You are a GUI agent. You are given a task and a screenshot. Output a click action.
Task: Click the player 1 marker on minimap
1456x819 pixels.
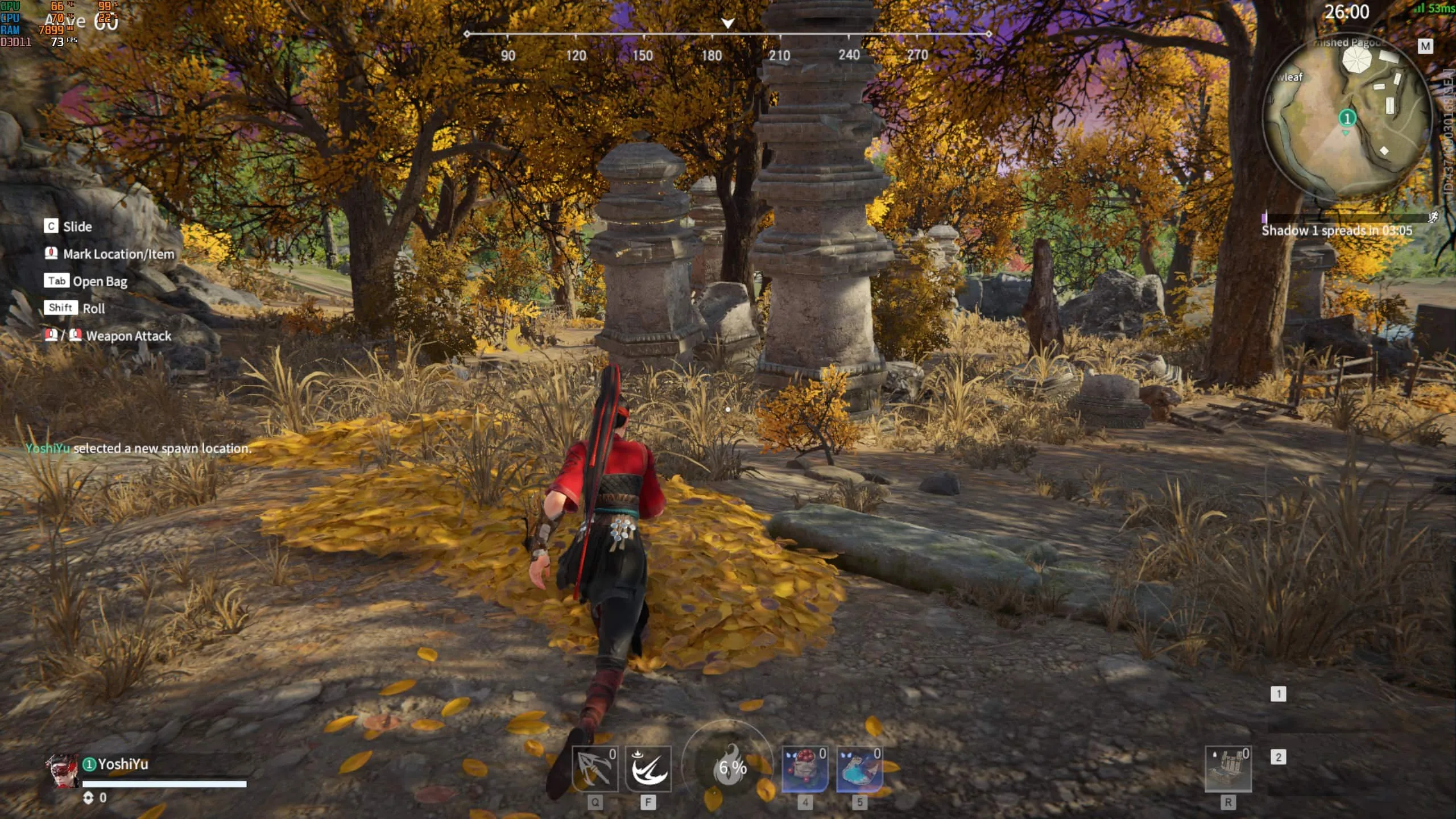[x=1347, y=118]
